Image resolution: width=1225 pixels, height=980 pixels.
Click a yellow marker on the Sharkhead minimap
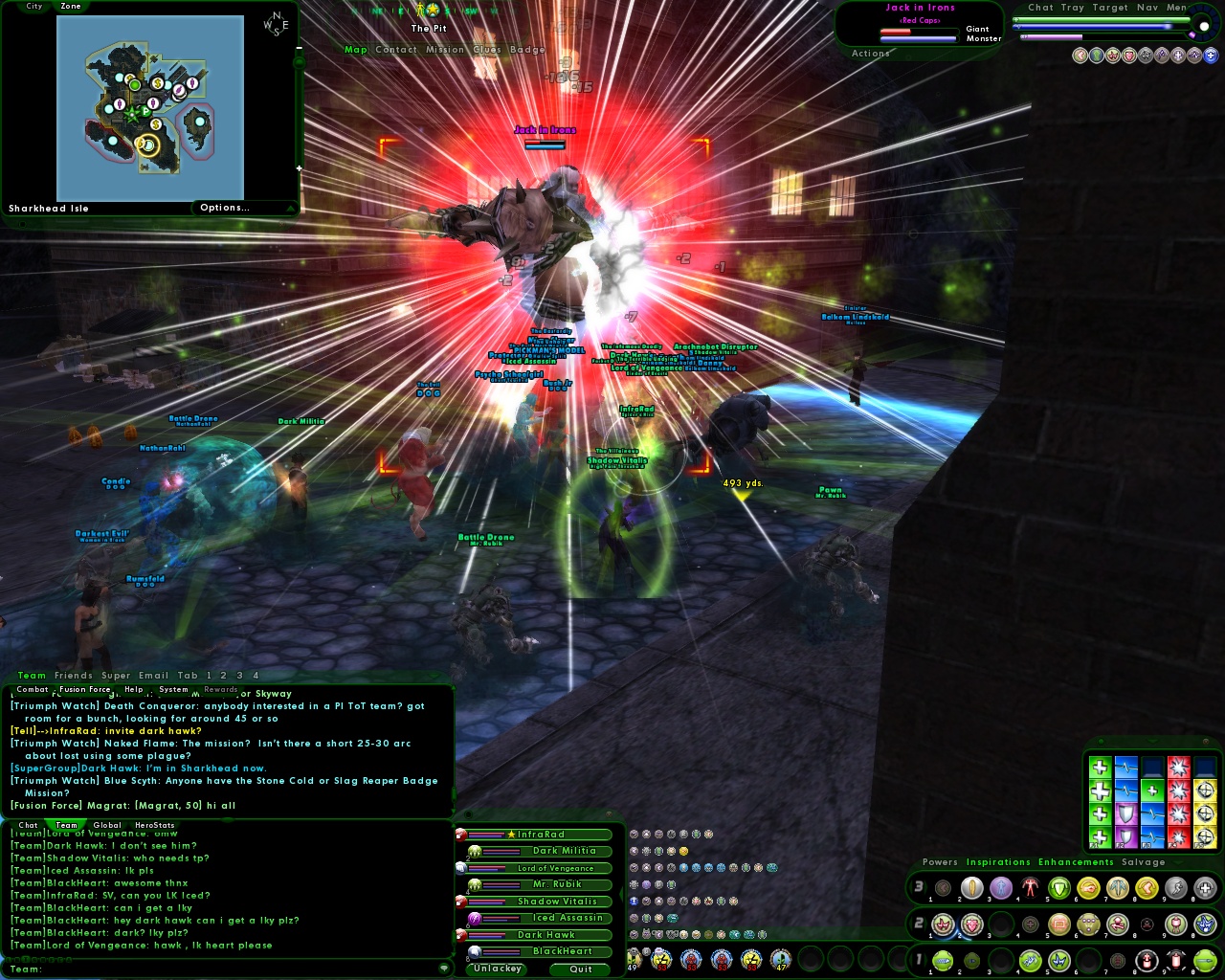(145, 144)
